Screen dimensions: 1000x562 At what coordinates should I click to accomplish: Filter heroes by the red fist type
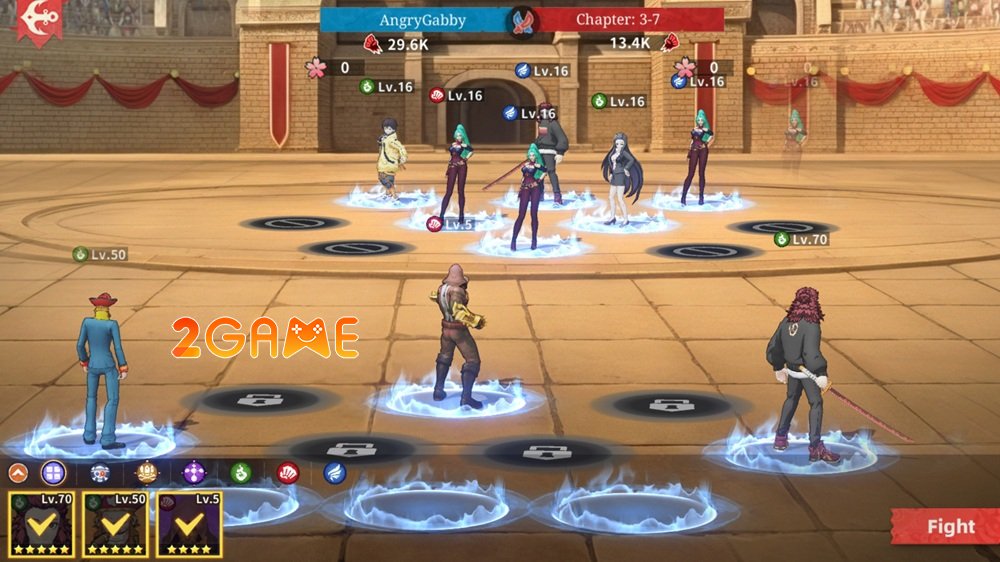click(288, 473)
